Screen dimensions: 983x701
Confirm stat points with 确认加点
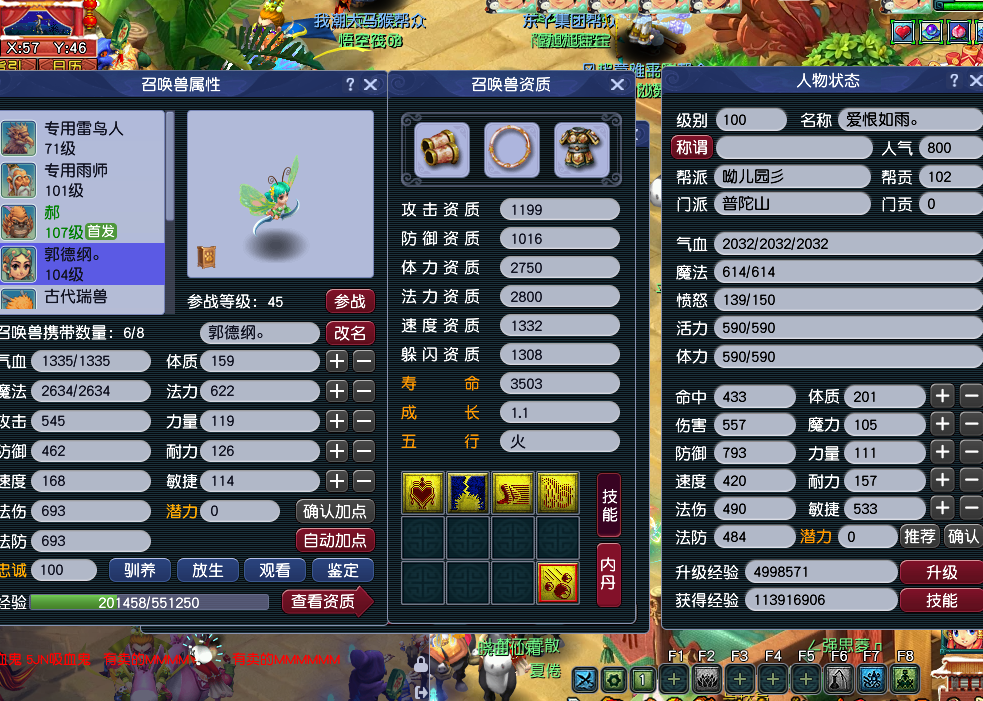click(x=335, y=511)
